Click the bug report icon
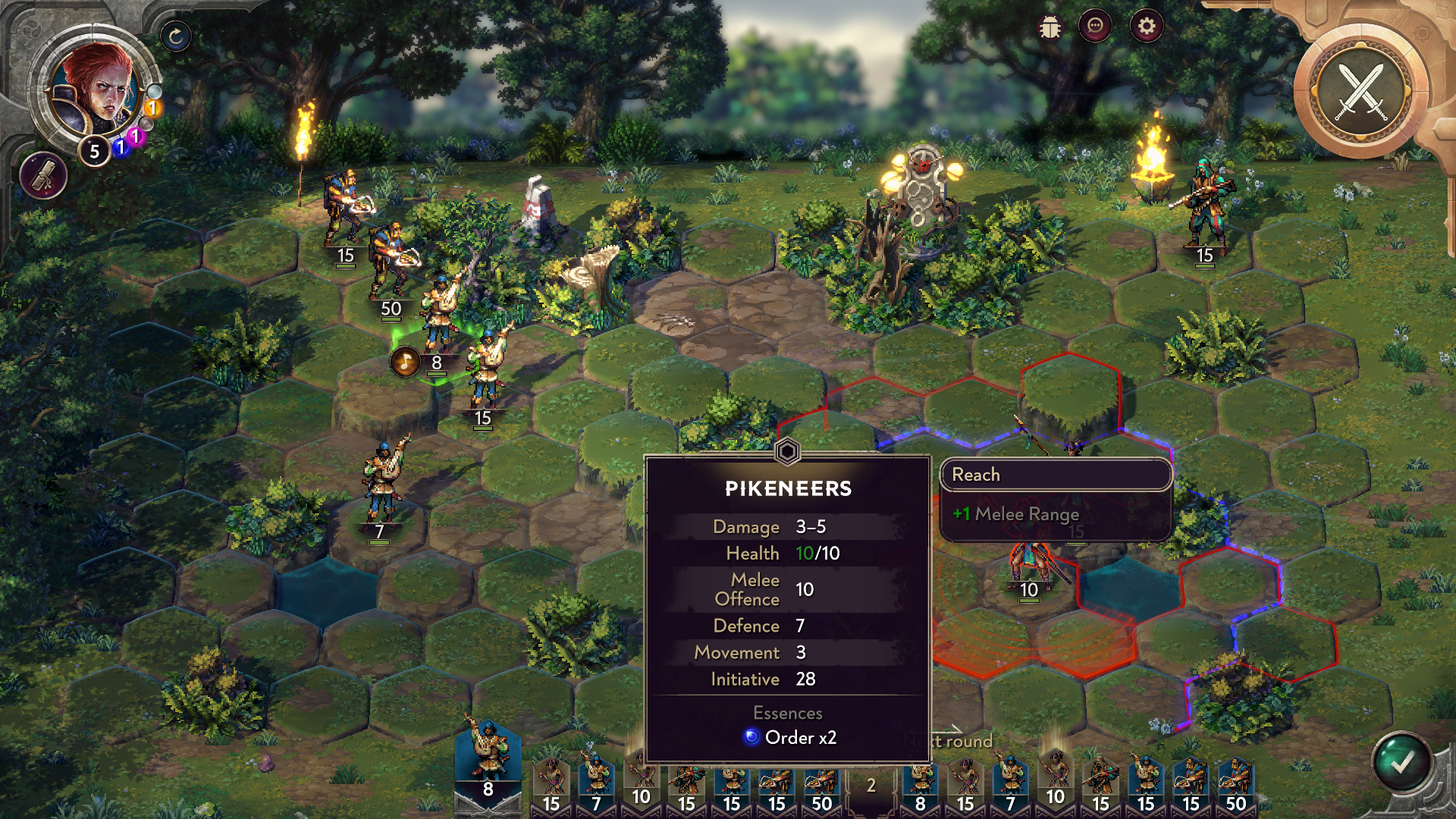 pyautogui.click(x=1050, y=28)
